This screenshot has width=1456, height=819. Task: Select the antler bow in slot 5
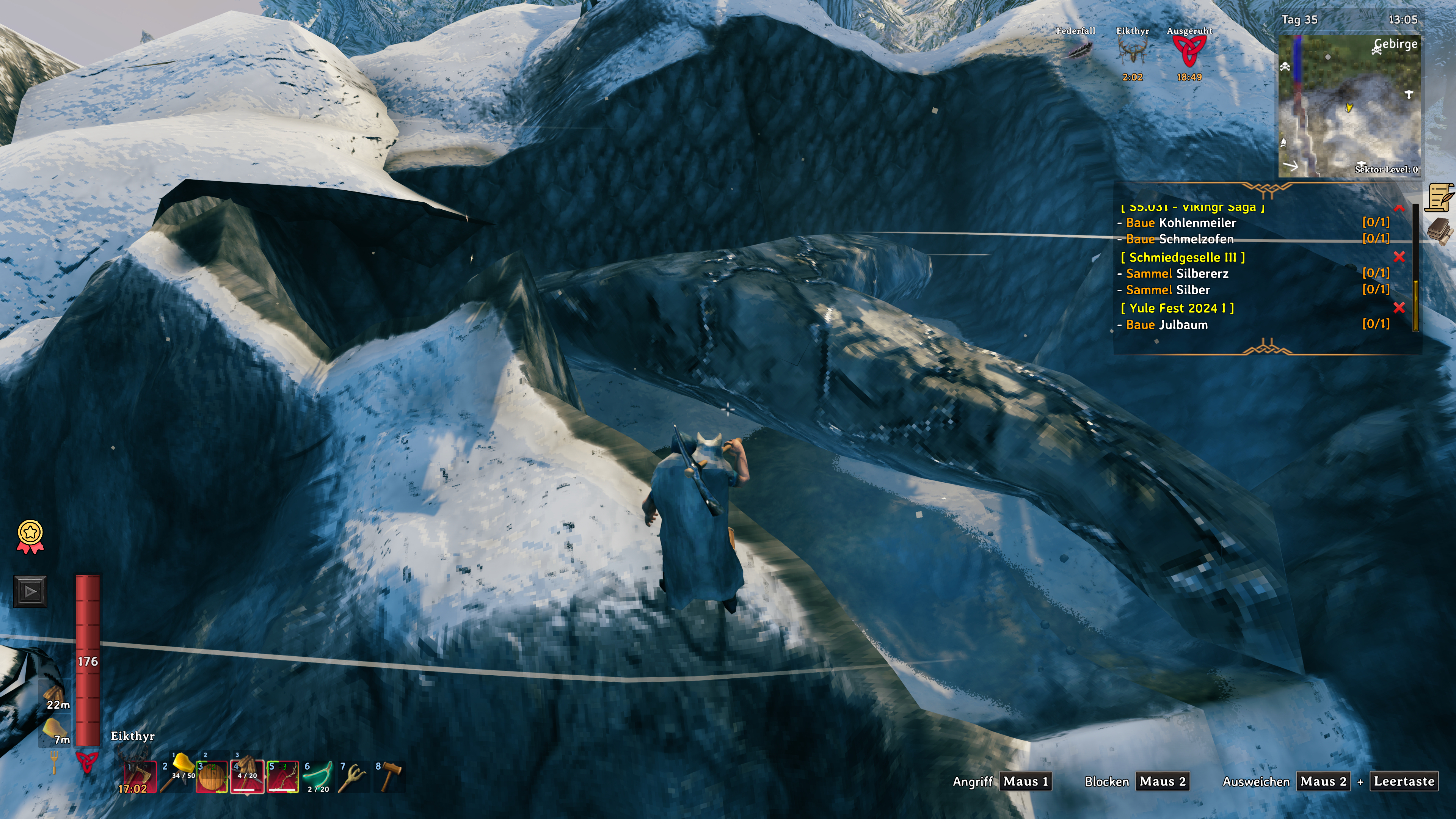[x=282, y=777]
